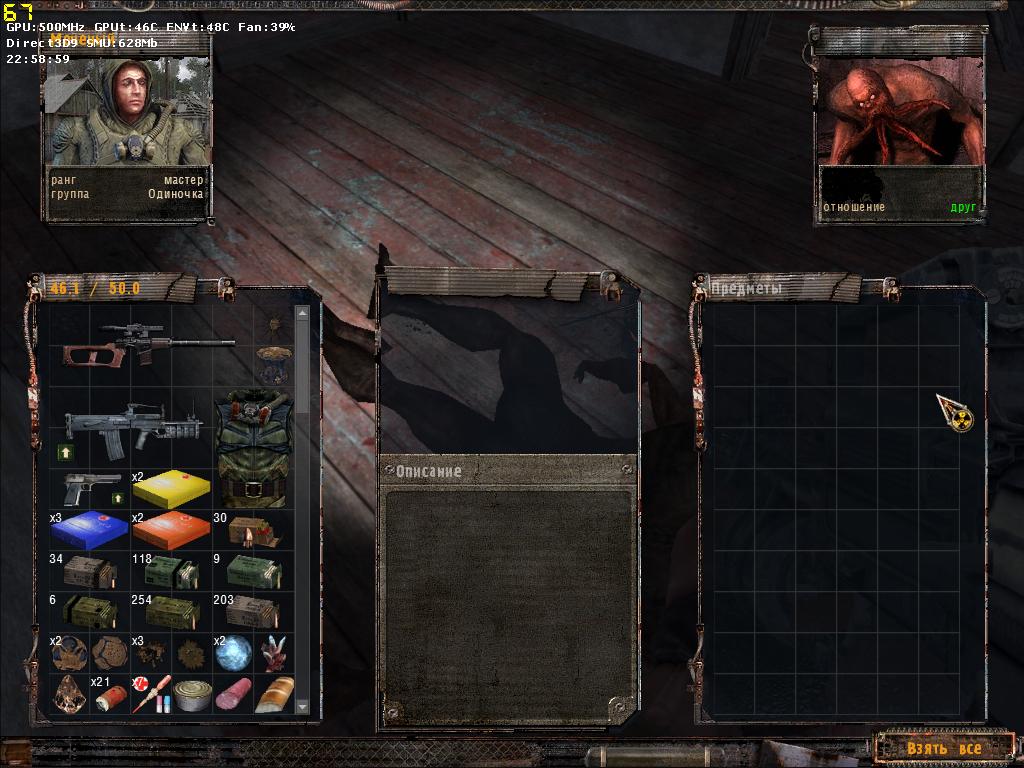Viewport: 1024px width, 768px height.
Task: Select the orange medkit stack
Action: click(x=170, y=530)
